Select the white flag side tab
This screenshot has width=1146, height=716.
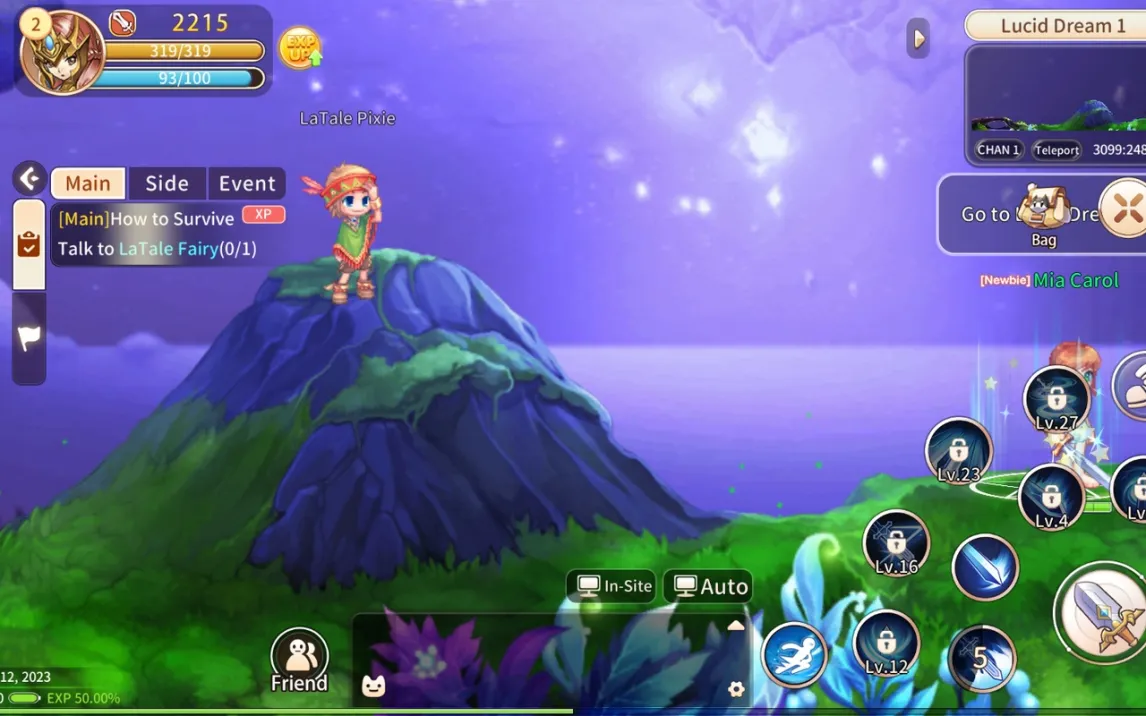[28, 338]
